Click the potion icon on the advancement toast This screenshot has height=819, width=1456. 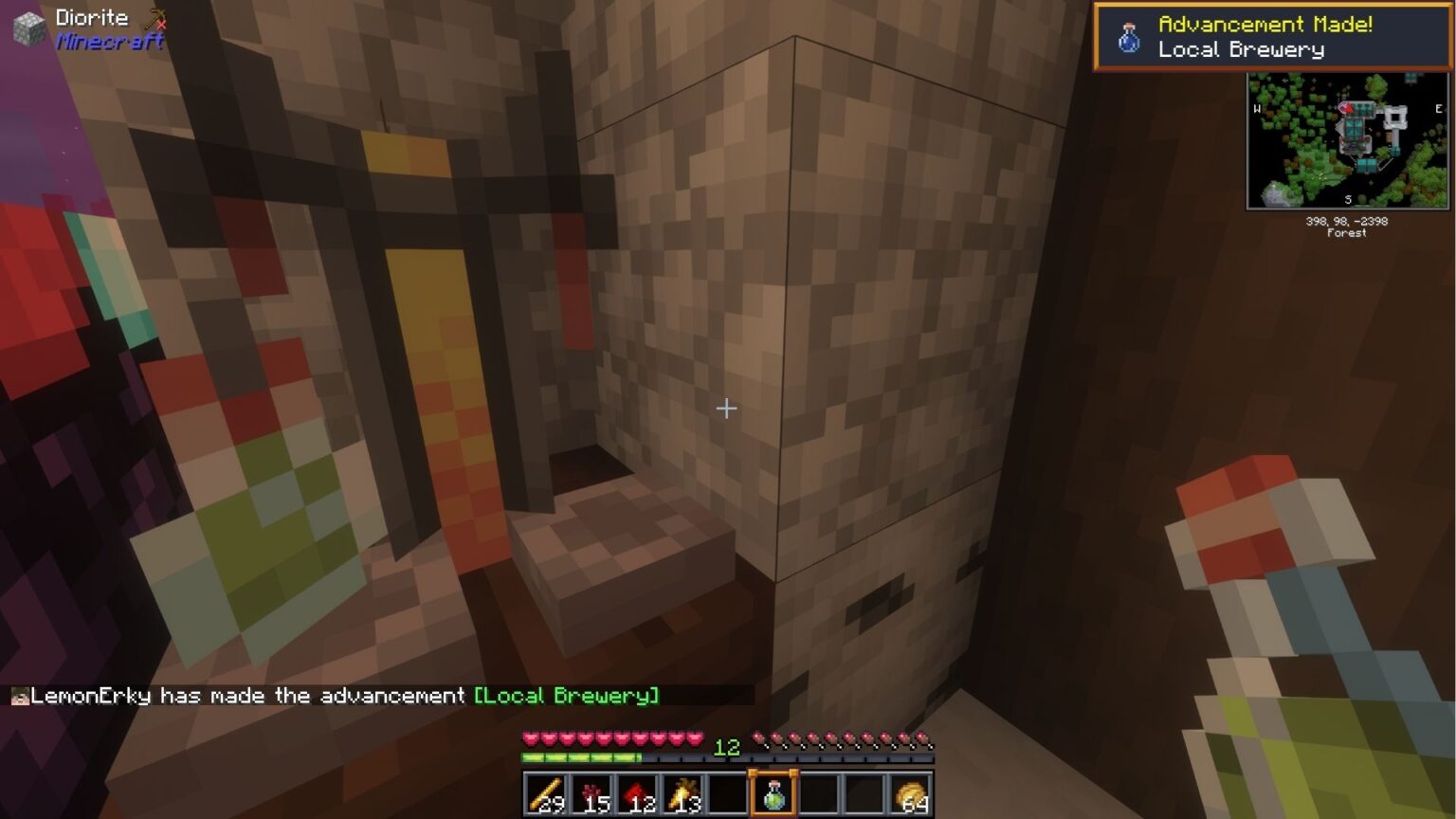coord(1128,38)
